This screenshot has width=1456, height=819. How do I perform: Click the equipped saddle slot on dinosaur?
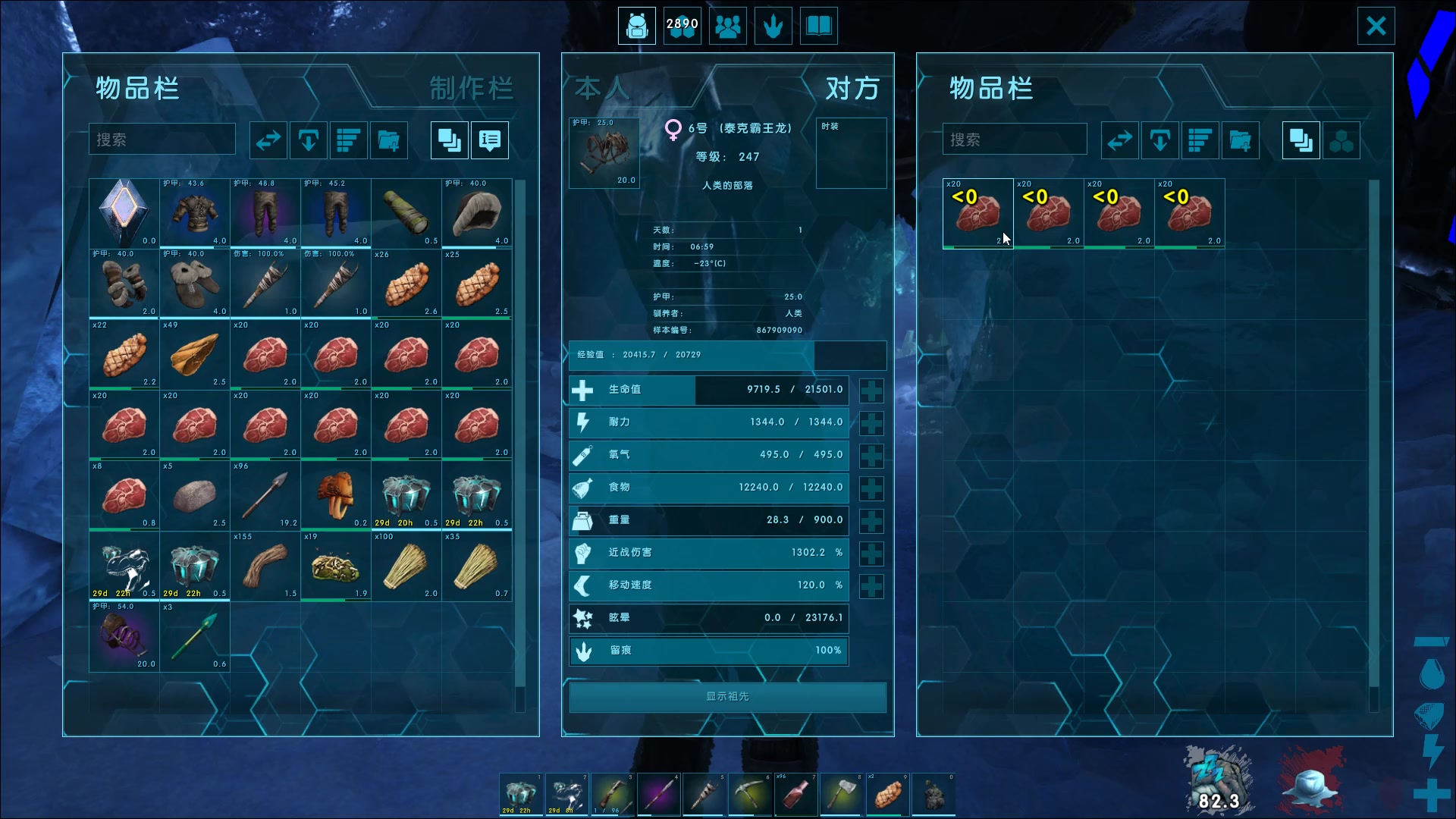[604, 152]
